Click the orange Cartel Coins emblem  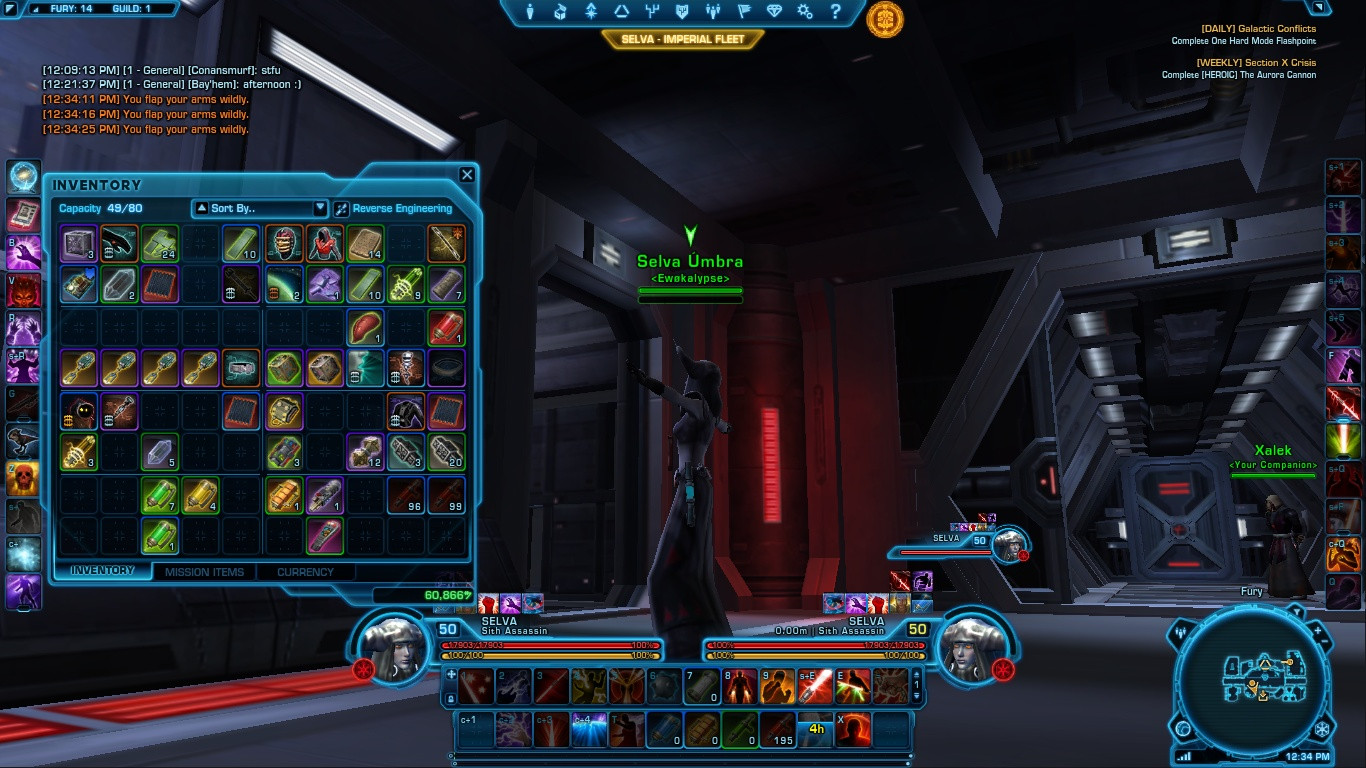point(885,19)
